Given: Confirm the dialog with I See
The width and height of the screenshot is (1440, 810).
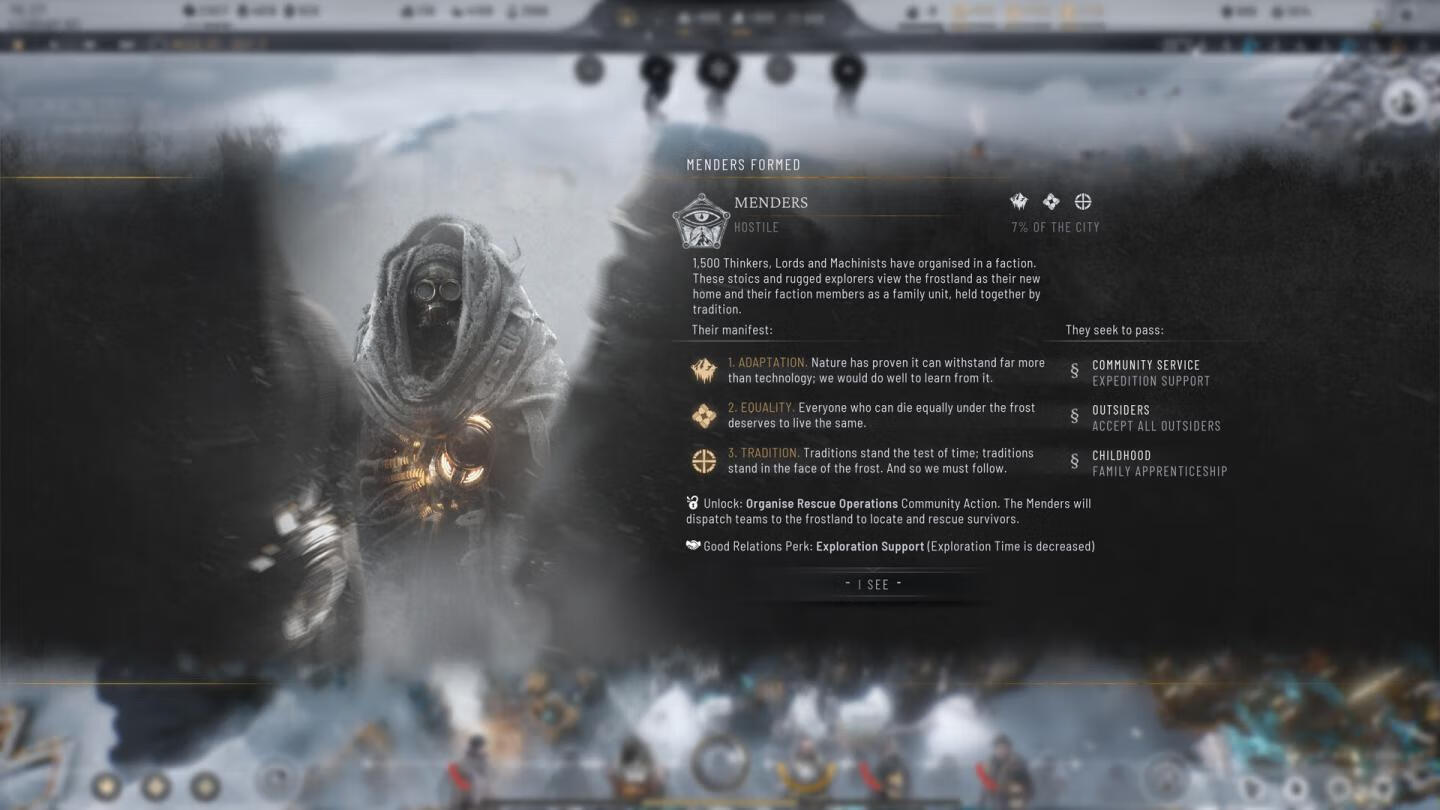Looking at the screenshot, I should click(873, 584).
